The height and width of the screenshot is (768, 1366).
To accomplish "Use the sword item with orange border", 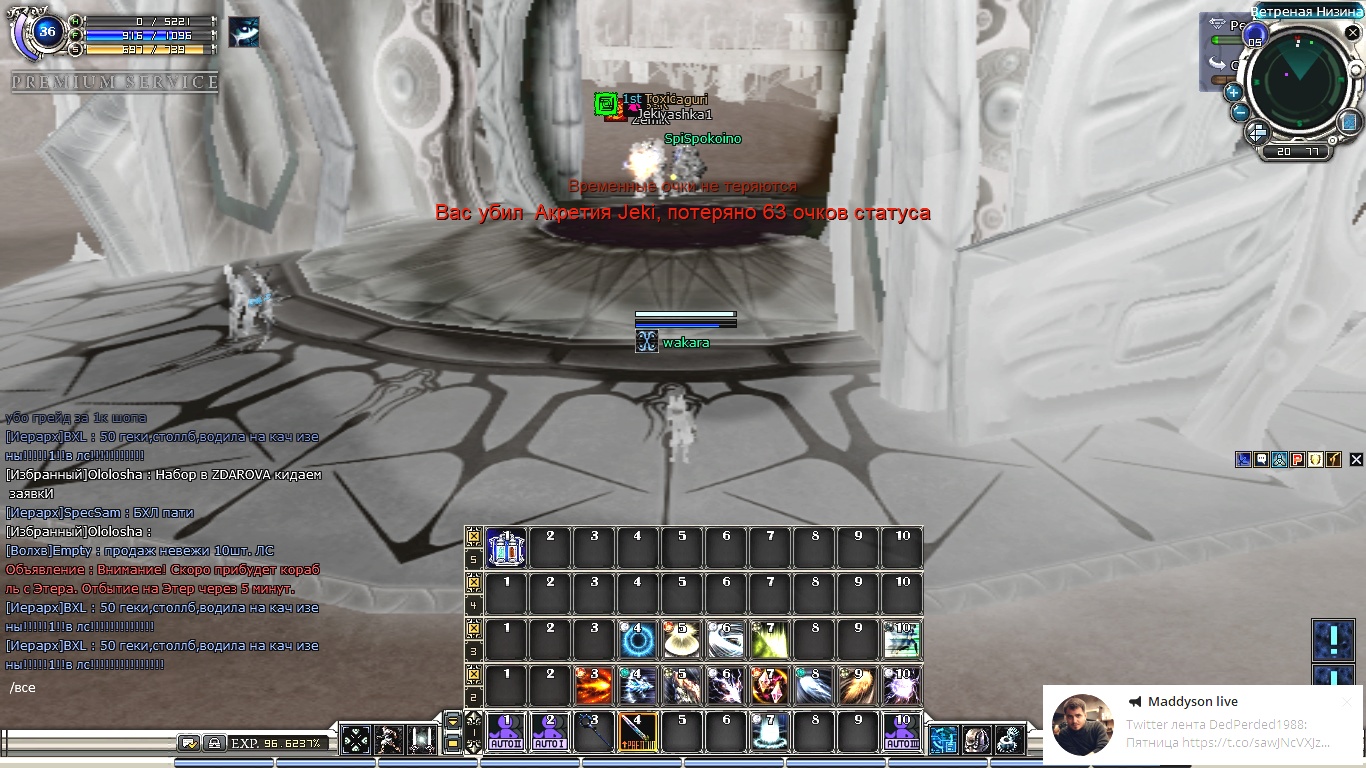I will coord(638,732).
